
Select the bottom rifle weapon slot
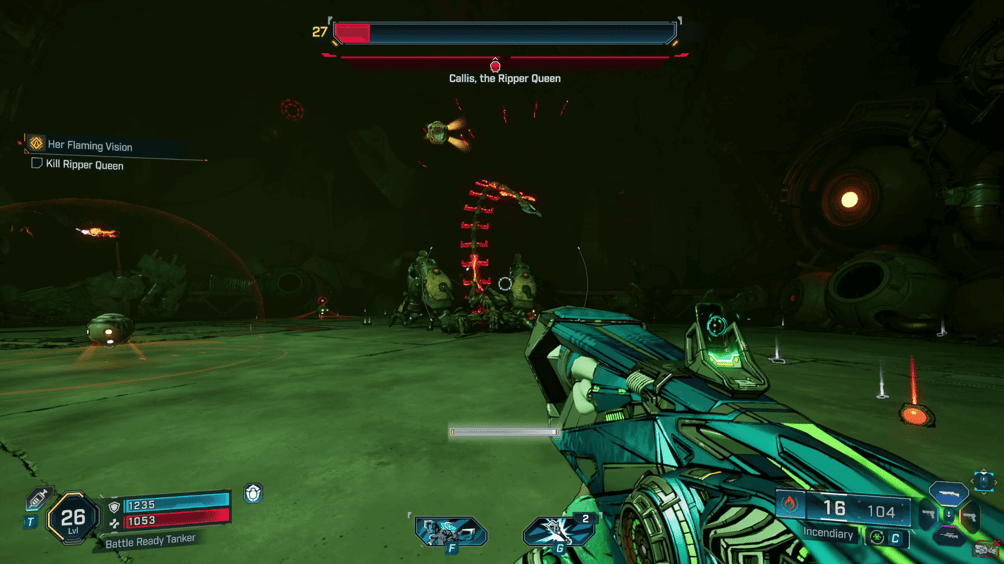(x=948, y=537)
